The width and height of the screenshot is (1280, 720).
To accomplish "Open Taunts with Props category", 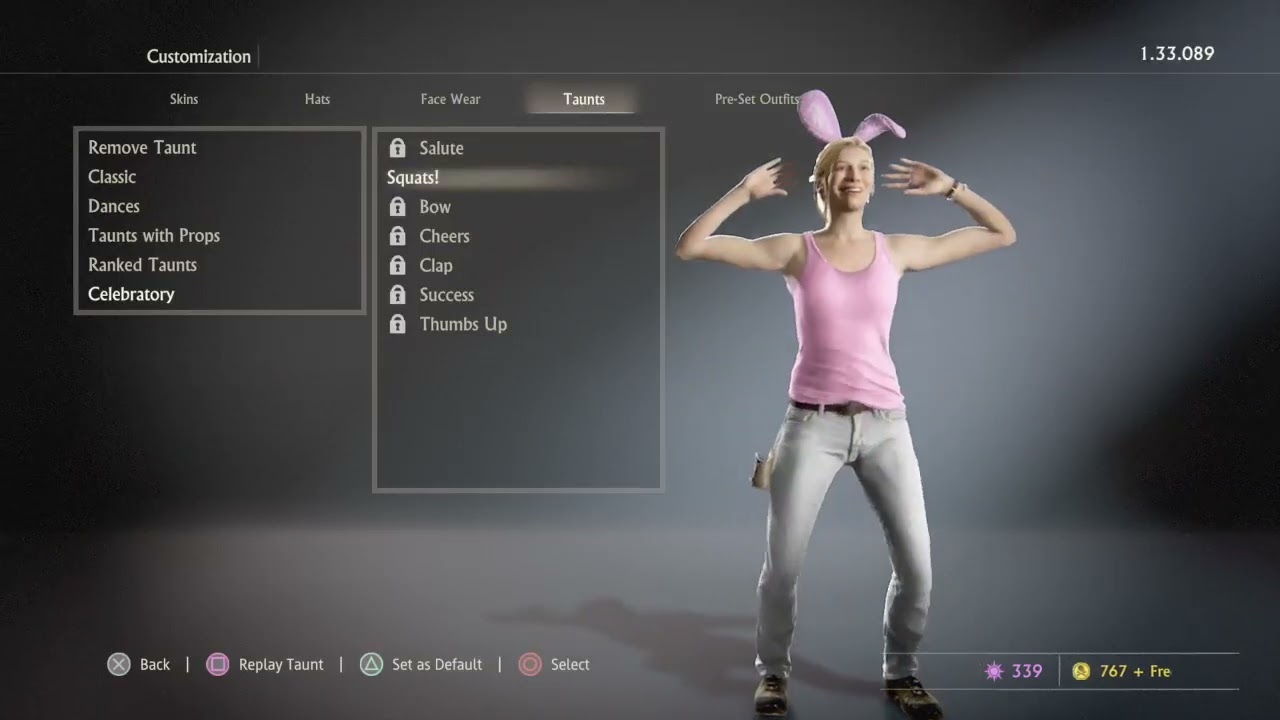I will [x=154, y=236].
